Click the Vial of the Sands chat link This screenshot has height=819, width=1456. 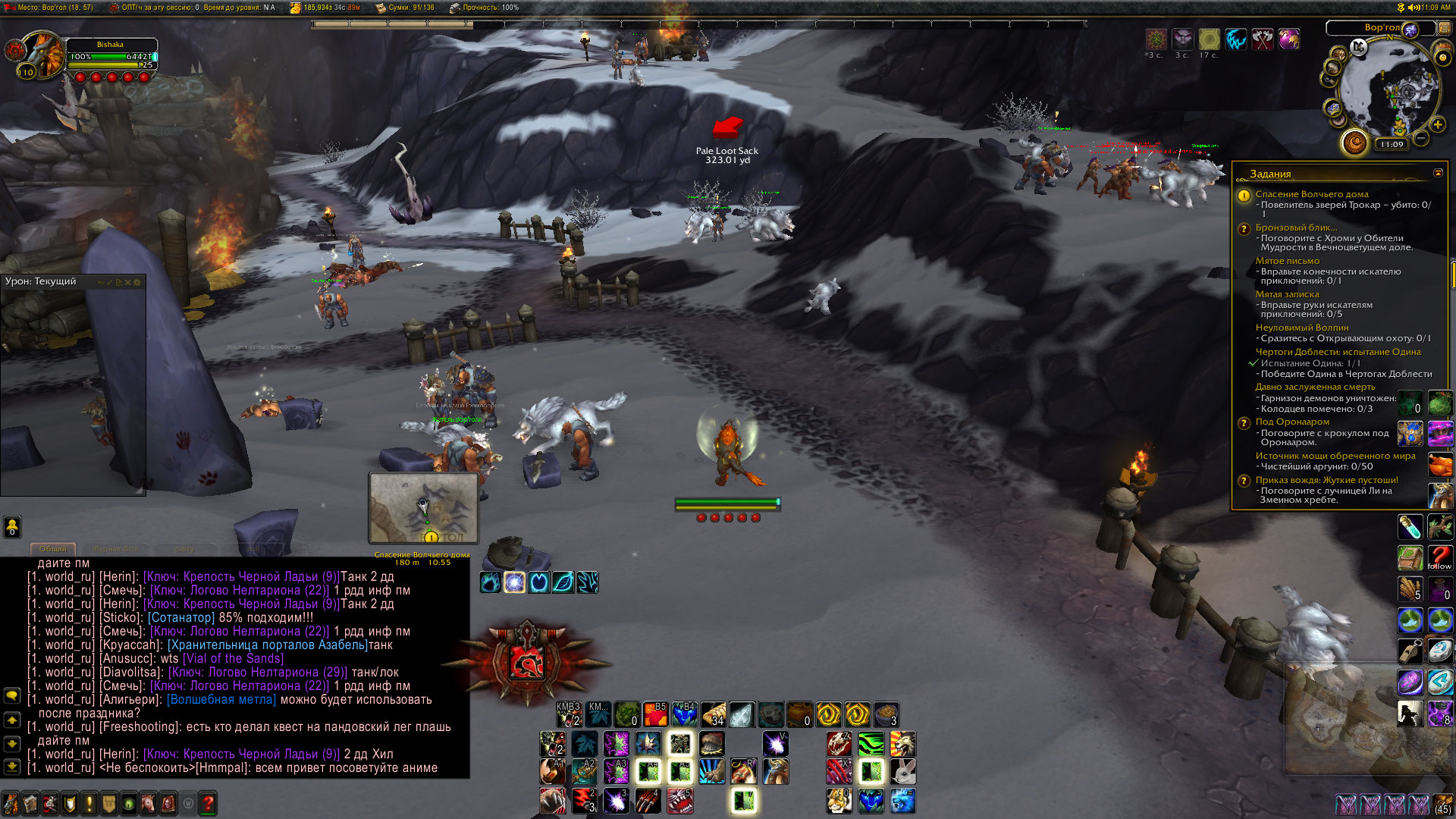pyautogui.click(x=233, y=658)
